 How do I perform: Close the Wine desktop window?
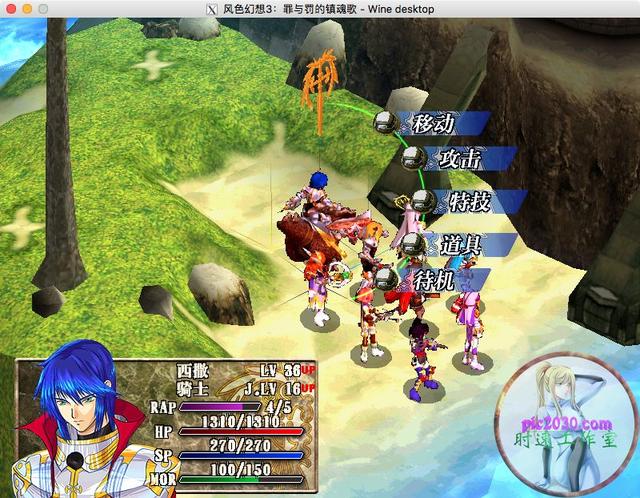tap(9, 9)
